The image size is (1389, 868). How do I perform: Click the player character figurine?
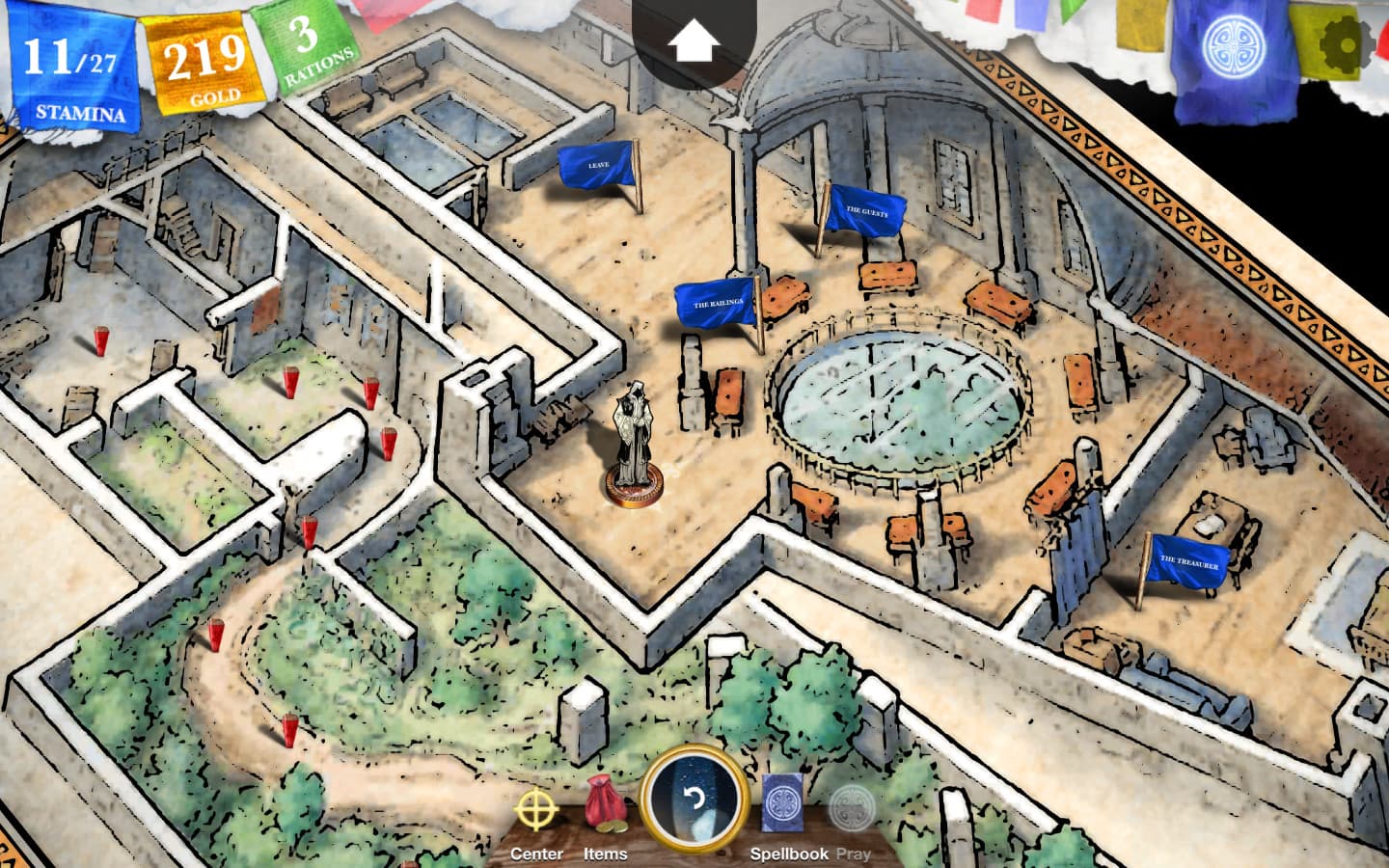[x=635, y=434]
